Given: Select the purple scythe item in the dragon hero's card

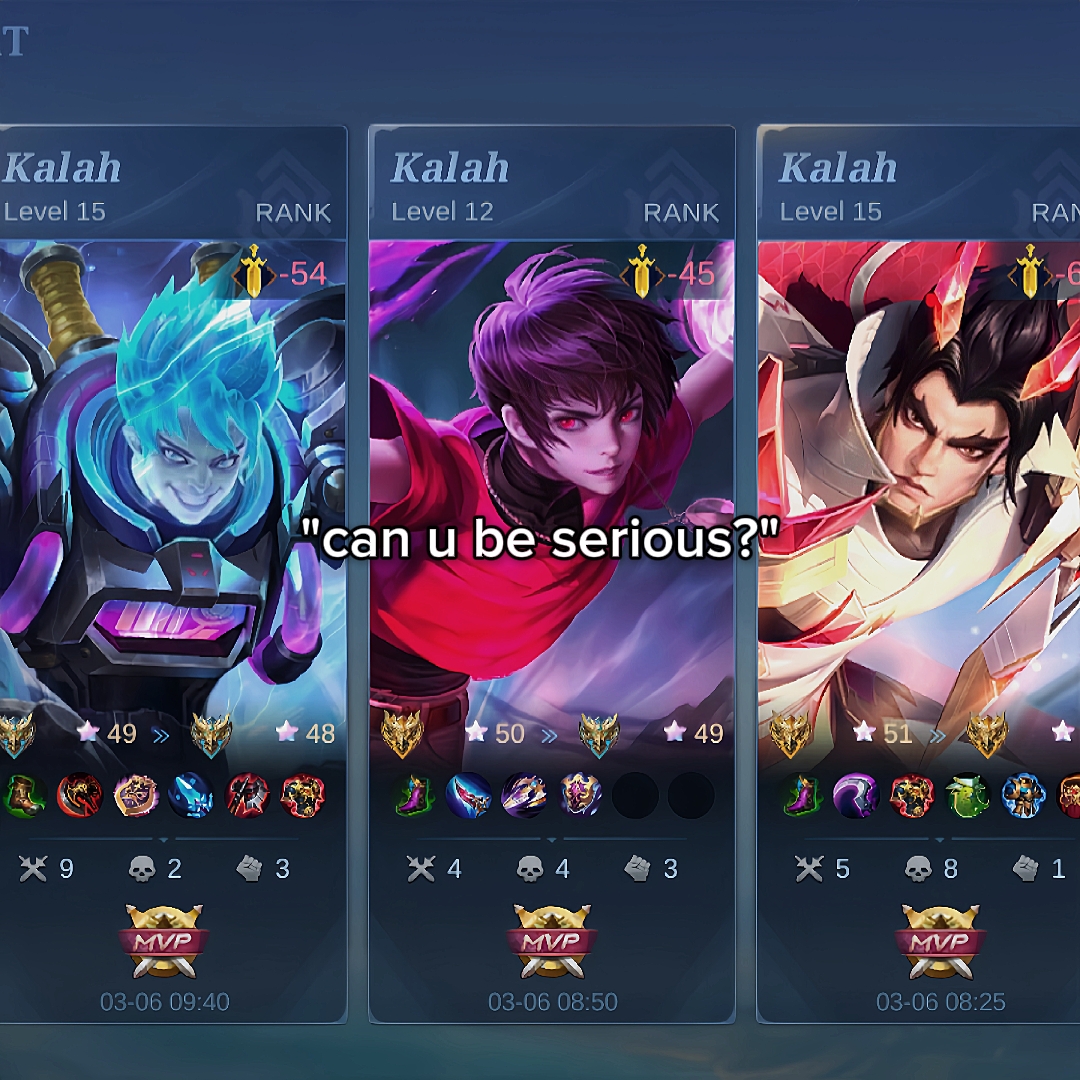Looking at the screenshot, I should [857, 797].
